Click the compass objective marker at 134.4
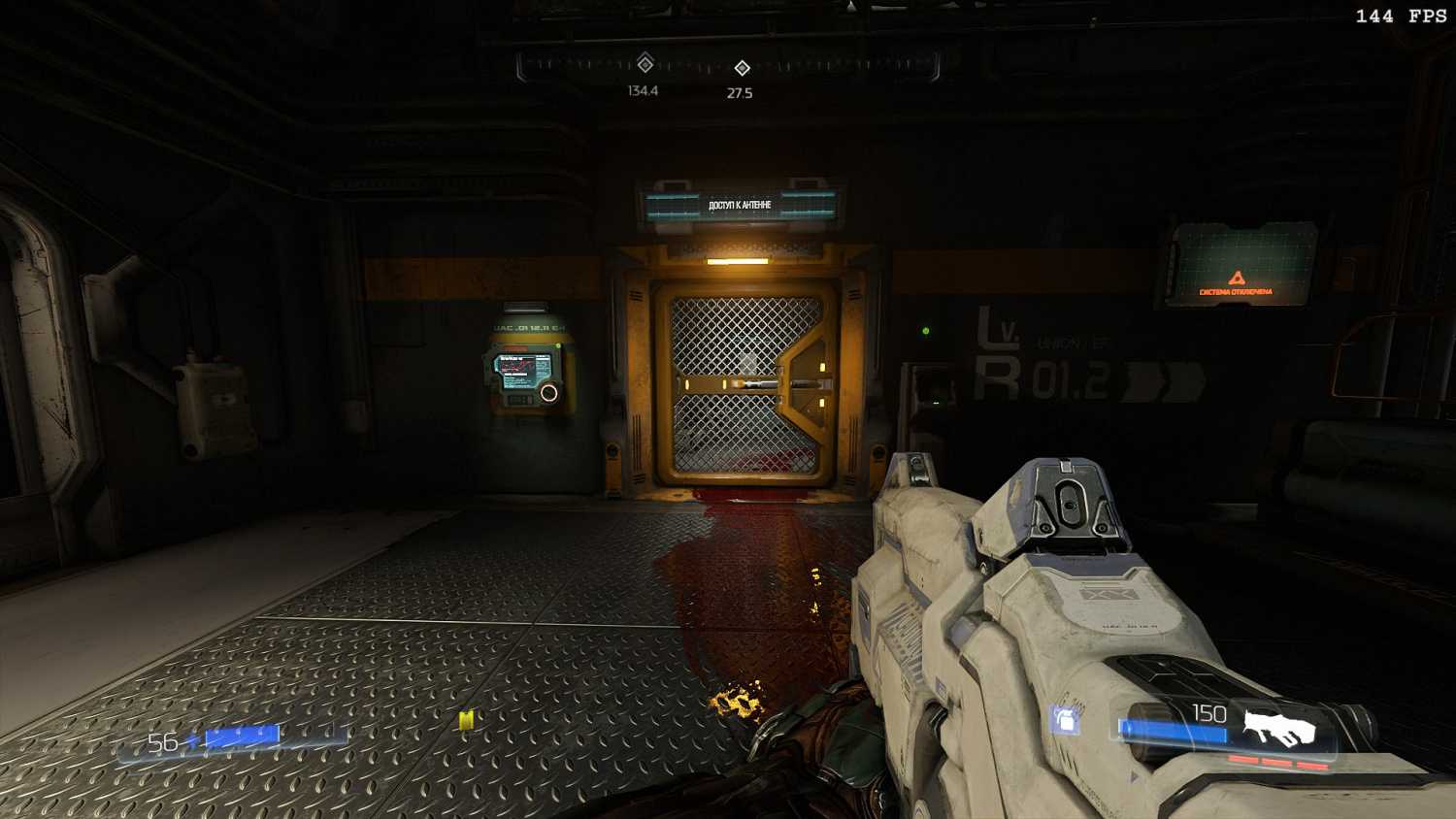This screenshot has height=819, width=1456. click(x=645, y=65)
